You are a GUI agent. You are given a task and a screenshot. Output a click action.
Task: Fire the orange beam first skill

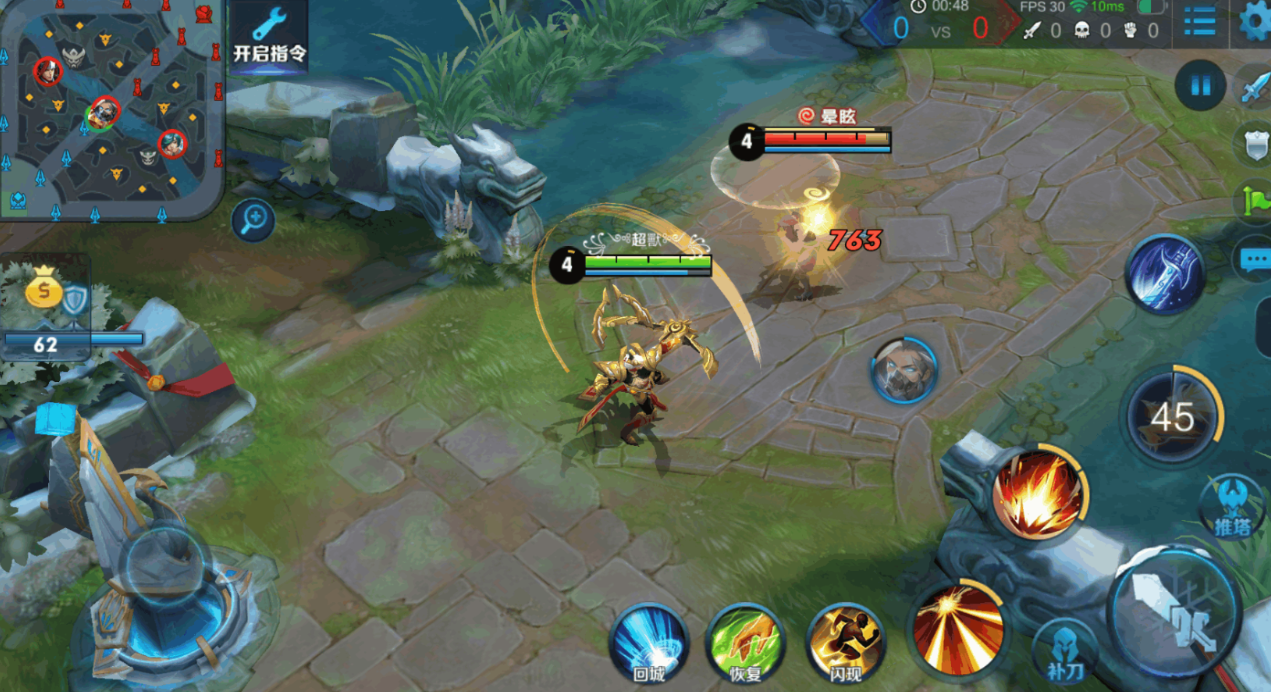click(x=958, y=626)
